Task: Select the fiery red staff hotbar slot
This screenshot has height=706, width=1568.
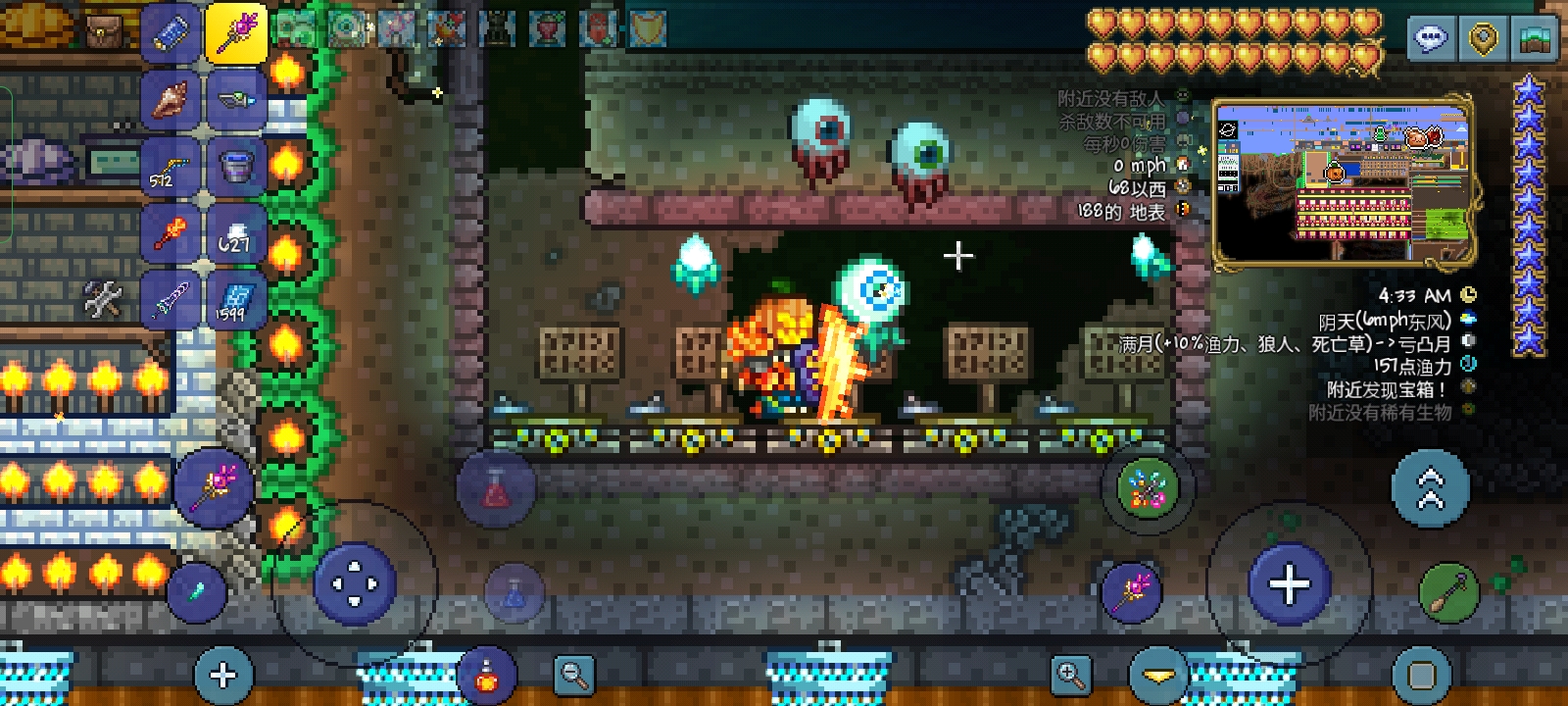Action: coord(171,232)
